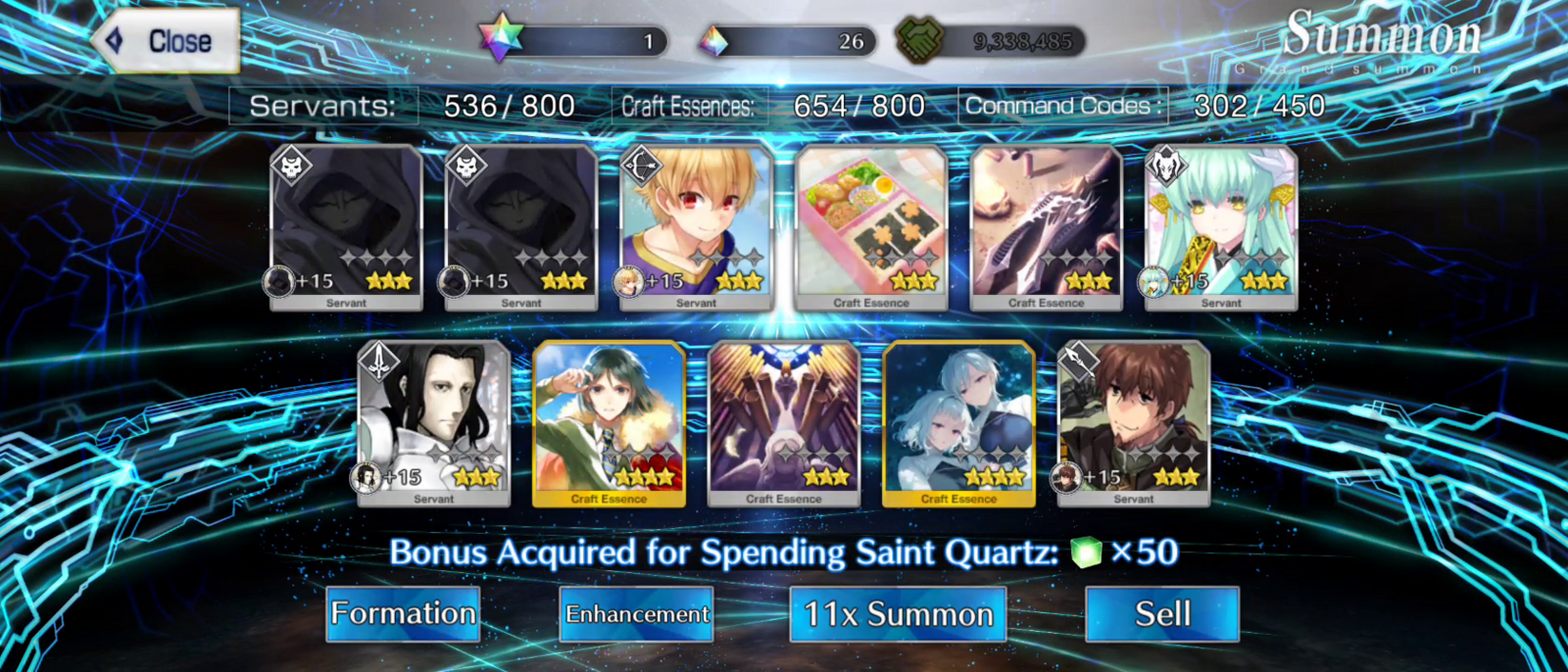Select the dark lightning craft essence card
Viewport: 1568px width, 672px height.
pyautogui.click(x=1046, y=227)
